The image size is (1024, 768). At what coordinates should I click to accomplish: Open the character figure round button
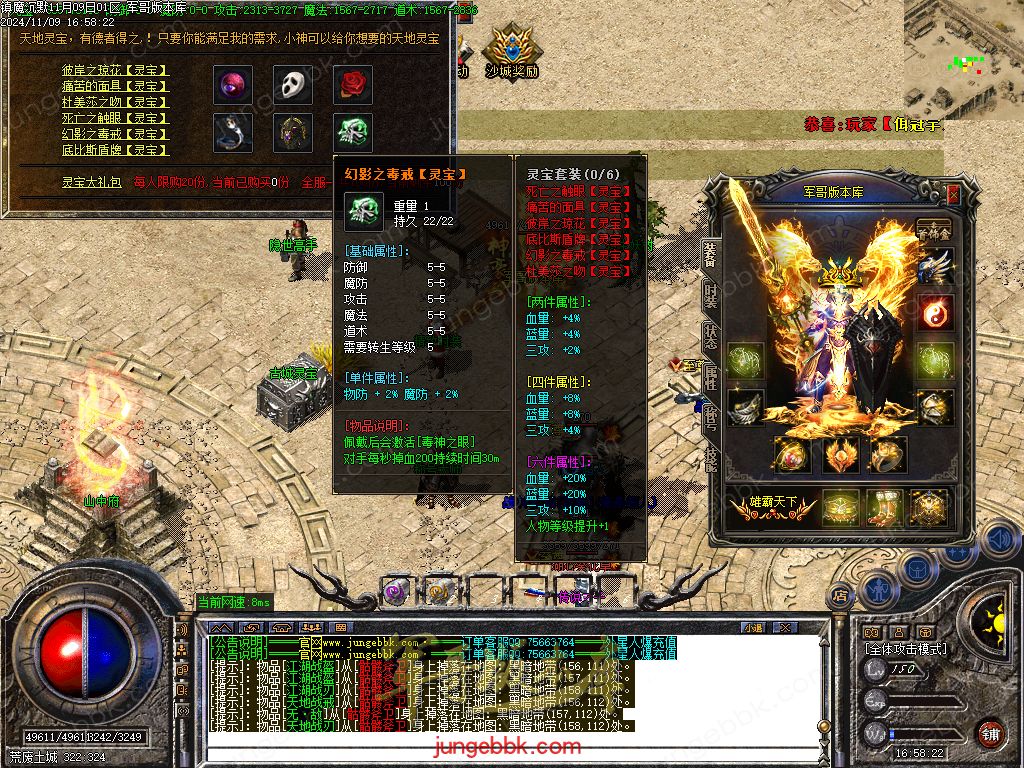click(882, 590)
